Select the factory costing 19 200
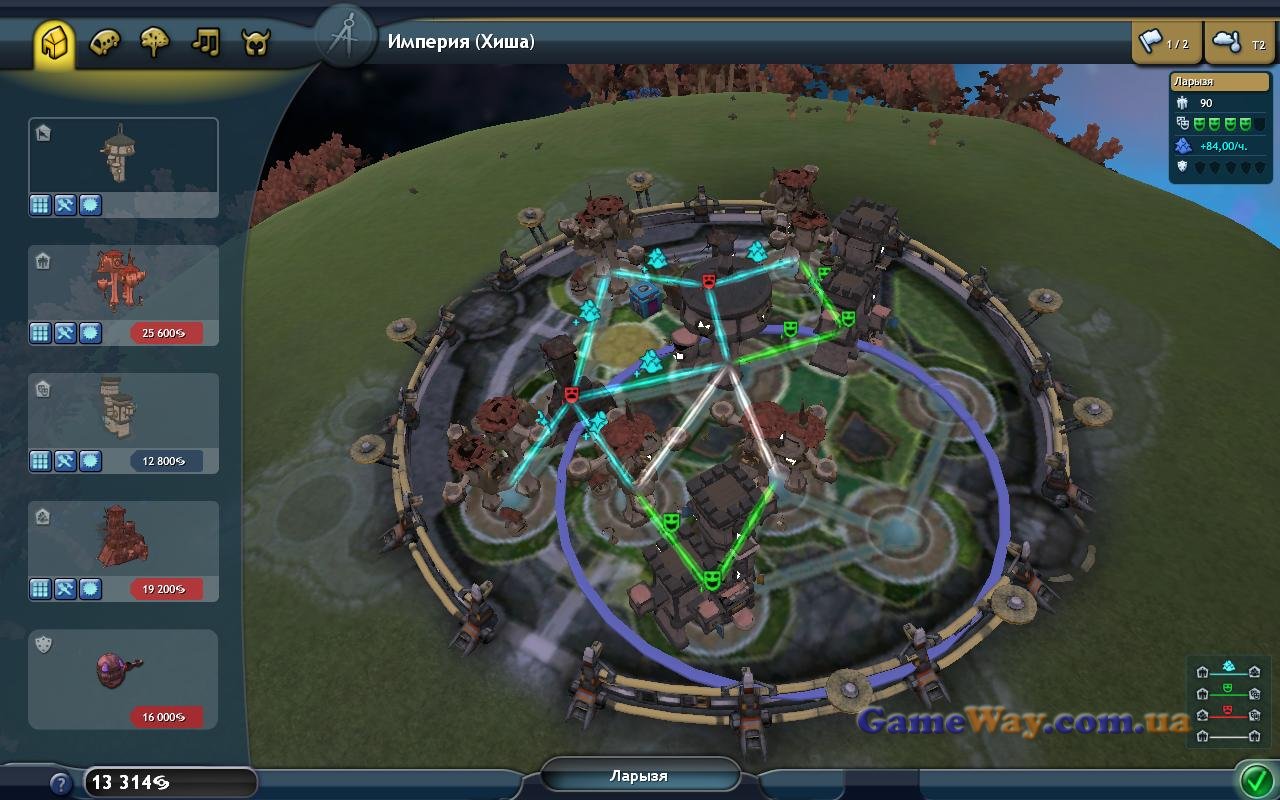The width and height of the screenshot is (1280, 800). [123, 540]
